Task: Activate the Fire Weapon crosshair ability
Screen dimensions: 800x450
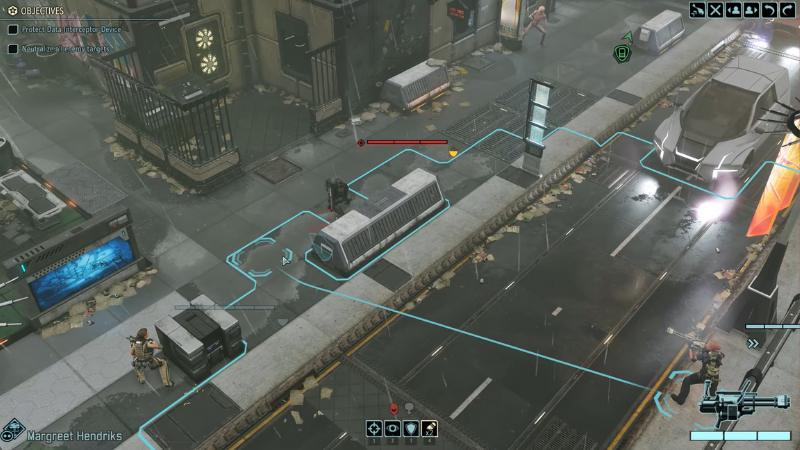Action: point(374,430)
